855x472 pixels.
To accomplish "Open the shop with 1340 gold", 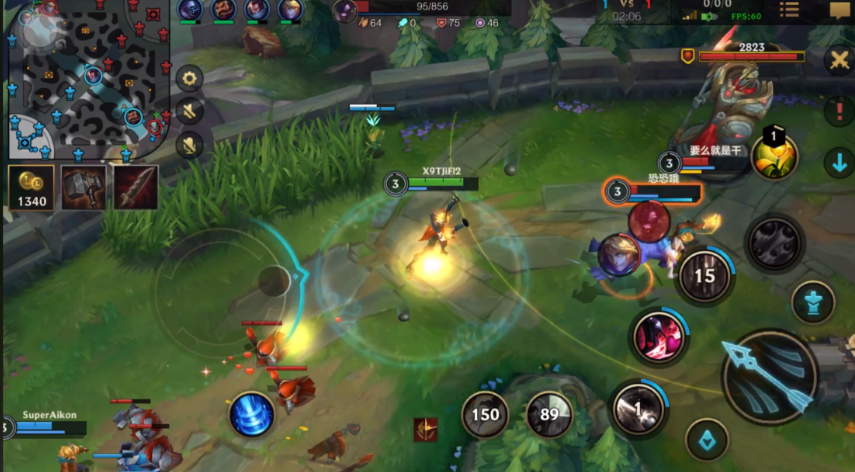I will 31,187.
